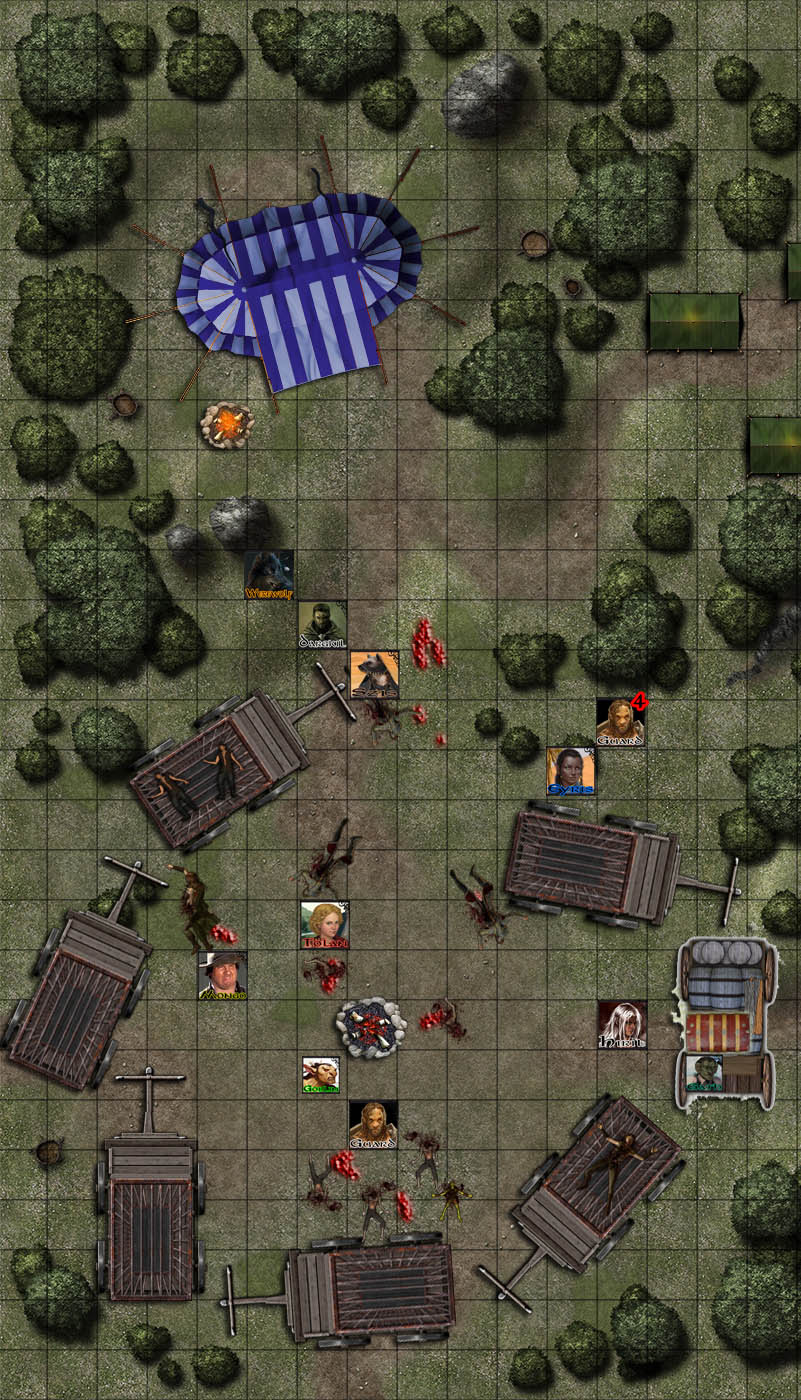The width and height of the screenshot is (801, 1400).
Task: Select the Guard token marked with red 4
Action: 620,721
